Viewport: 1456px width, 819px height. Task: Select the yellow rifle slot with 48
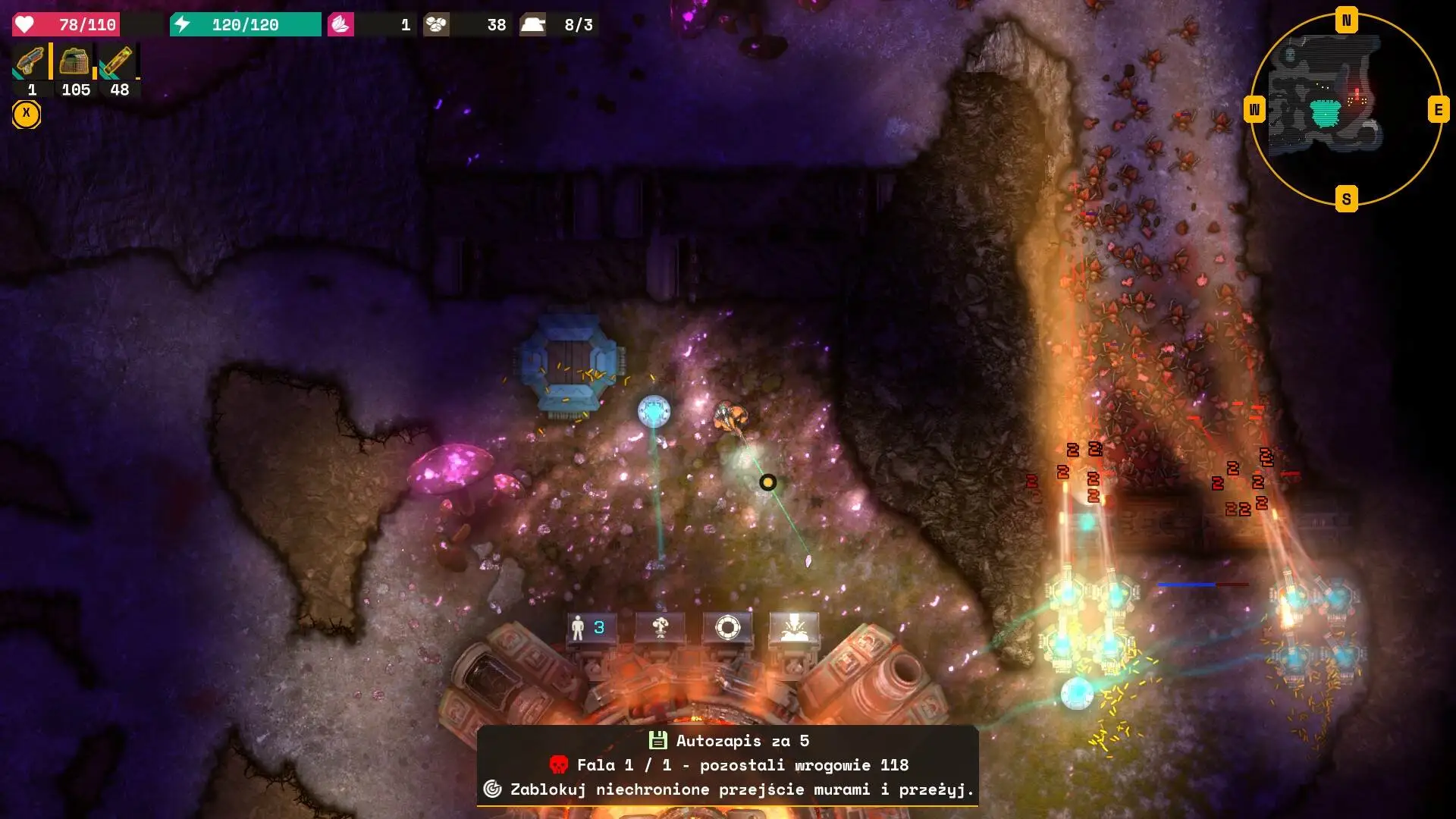point(118,62)
